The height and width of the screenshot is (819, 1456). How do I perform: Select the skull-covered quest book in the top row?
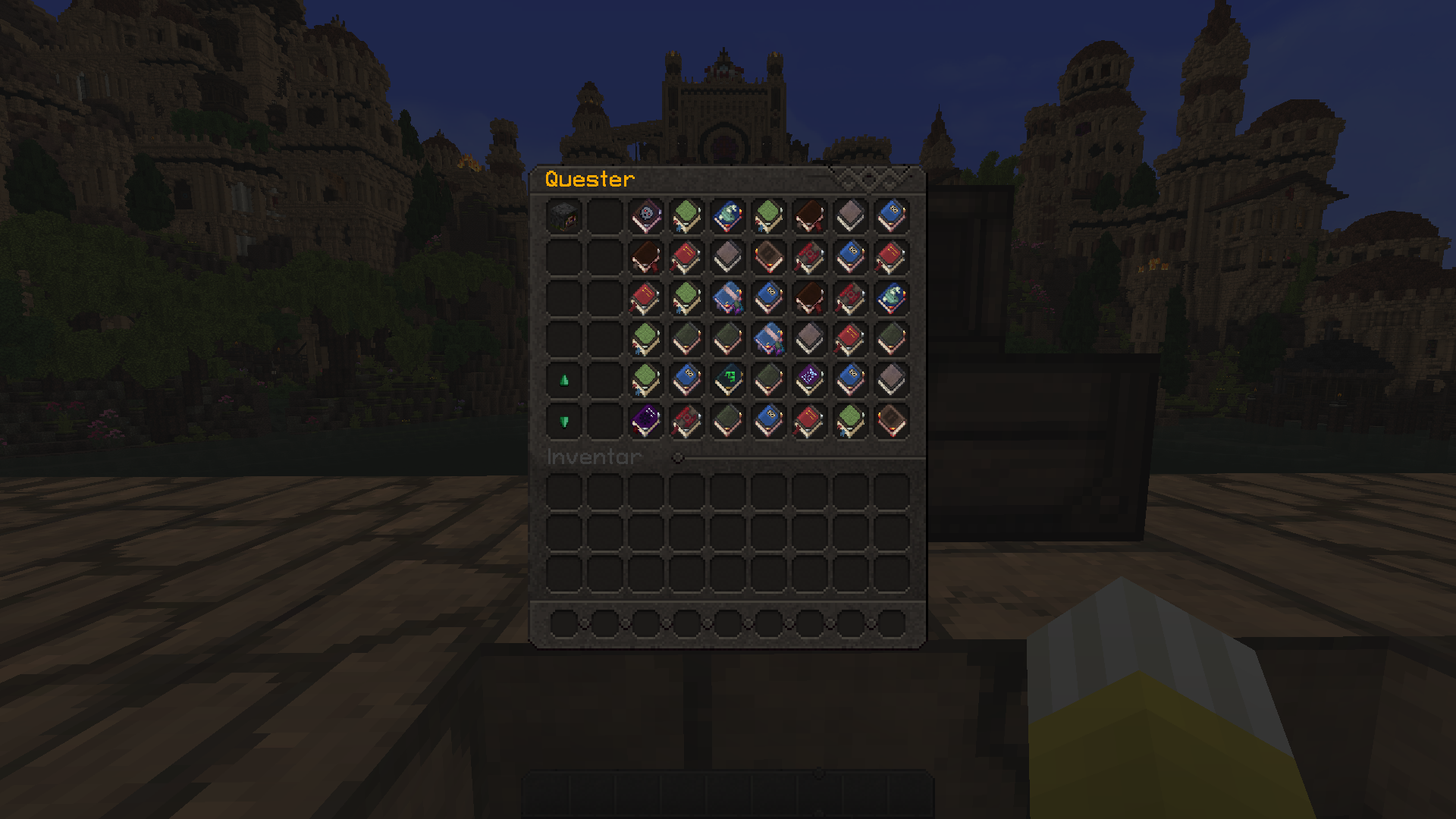pyautogui.click(x=646, y=216)
